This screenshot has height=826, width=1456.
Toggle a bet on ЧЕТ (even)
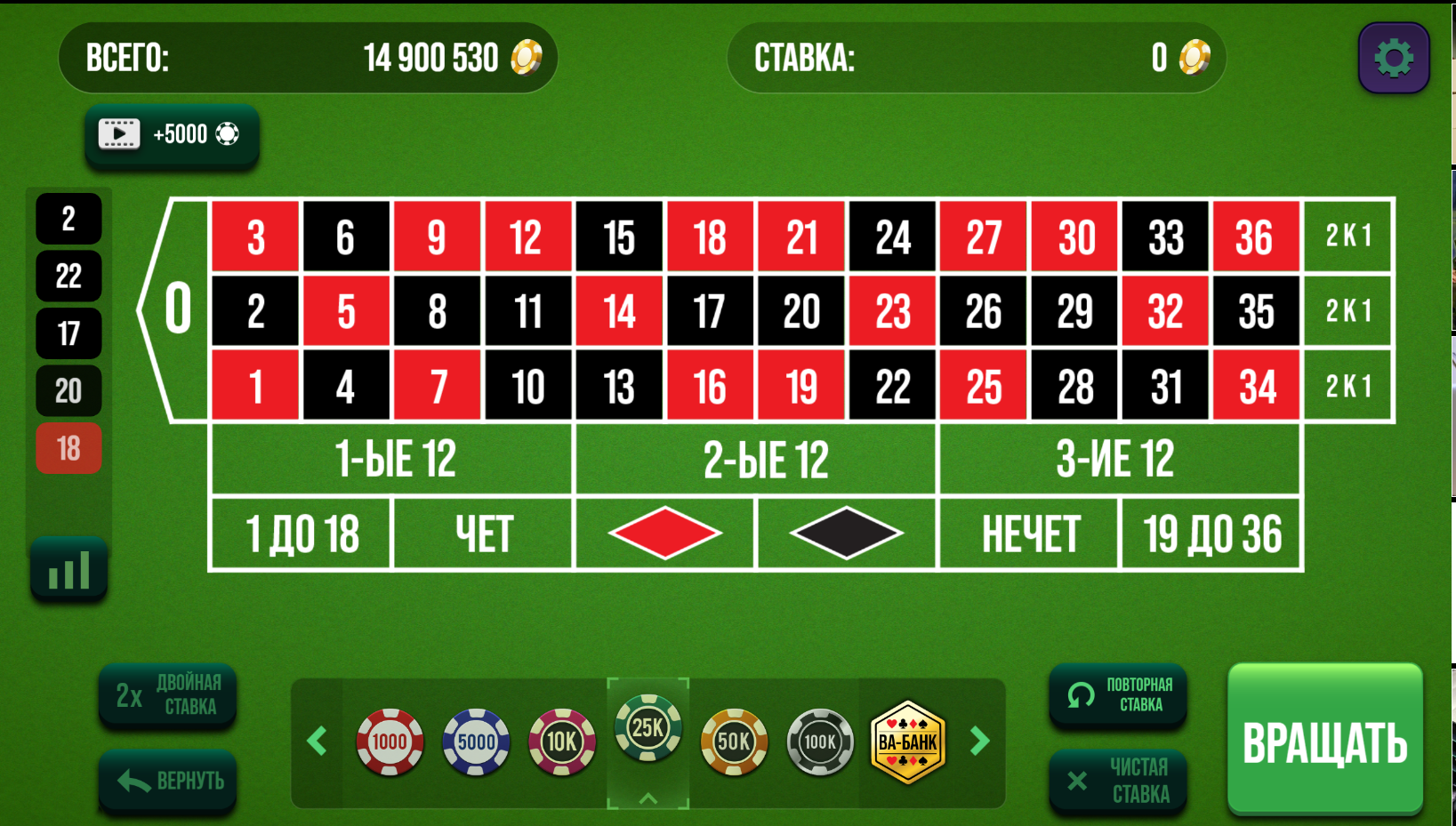pyautogui.click(x=483, y=532)
